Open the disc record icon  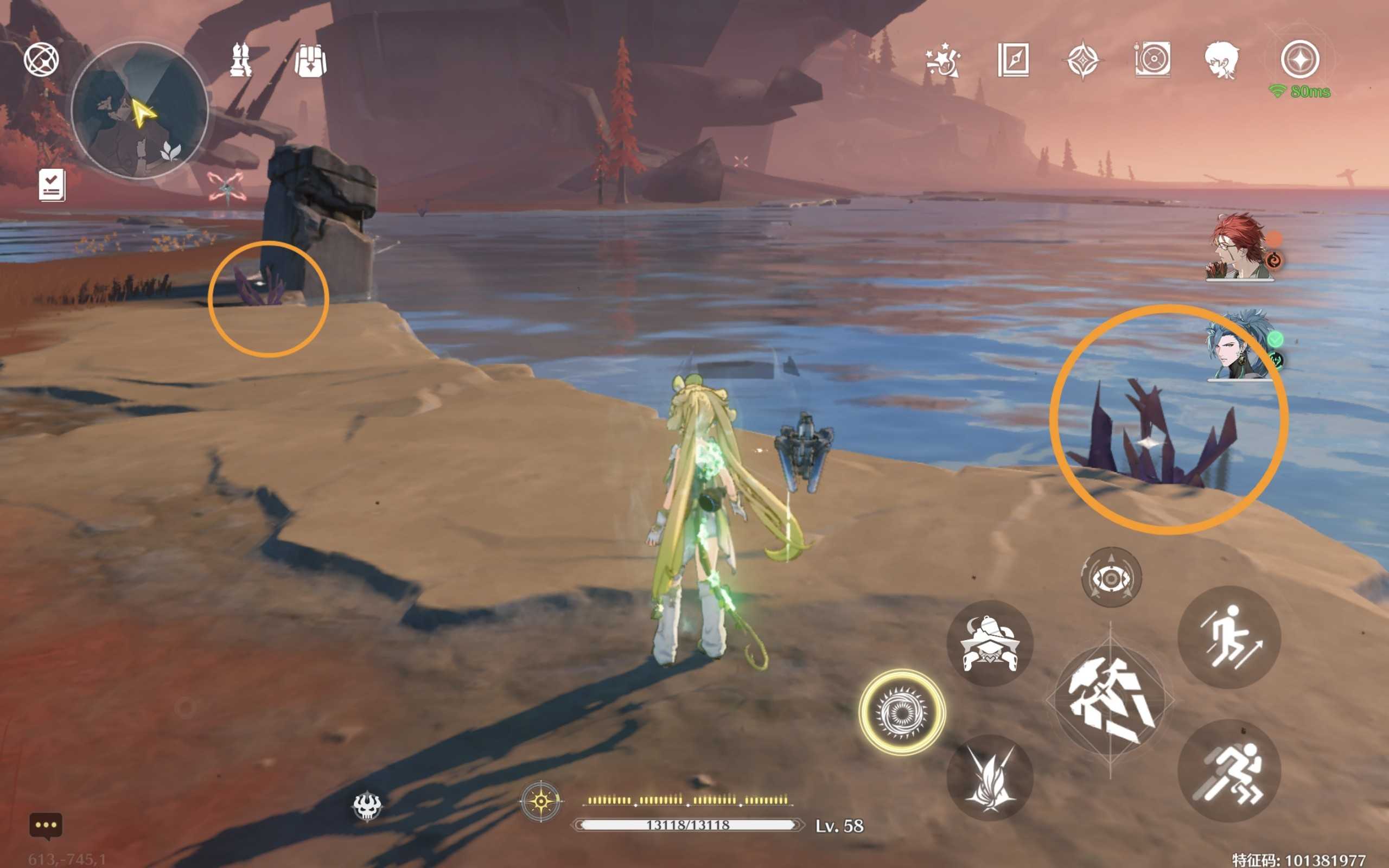tap(1152, 60)
